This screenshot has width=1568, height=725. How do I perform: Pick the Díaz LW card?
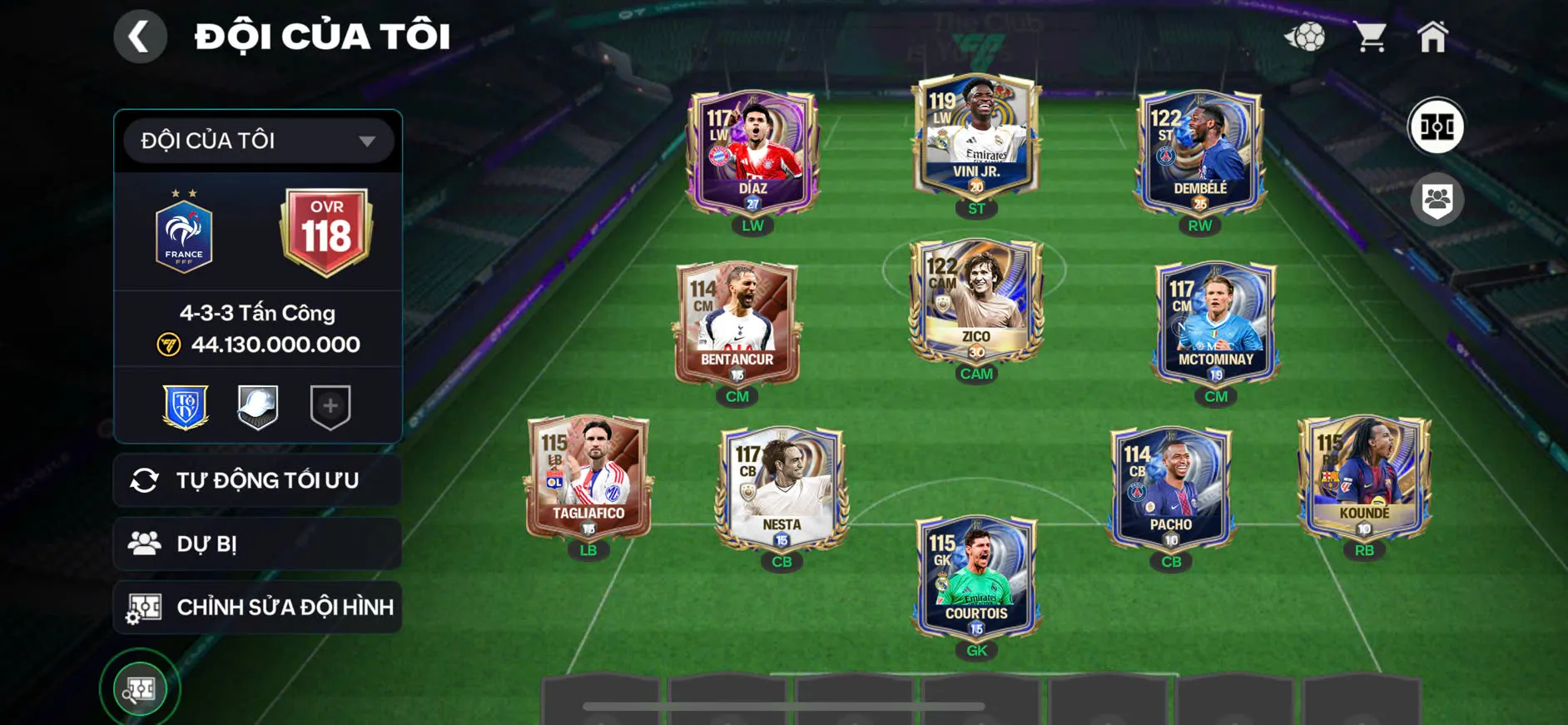pos(752,153)
